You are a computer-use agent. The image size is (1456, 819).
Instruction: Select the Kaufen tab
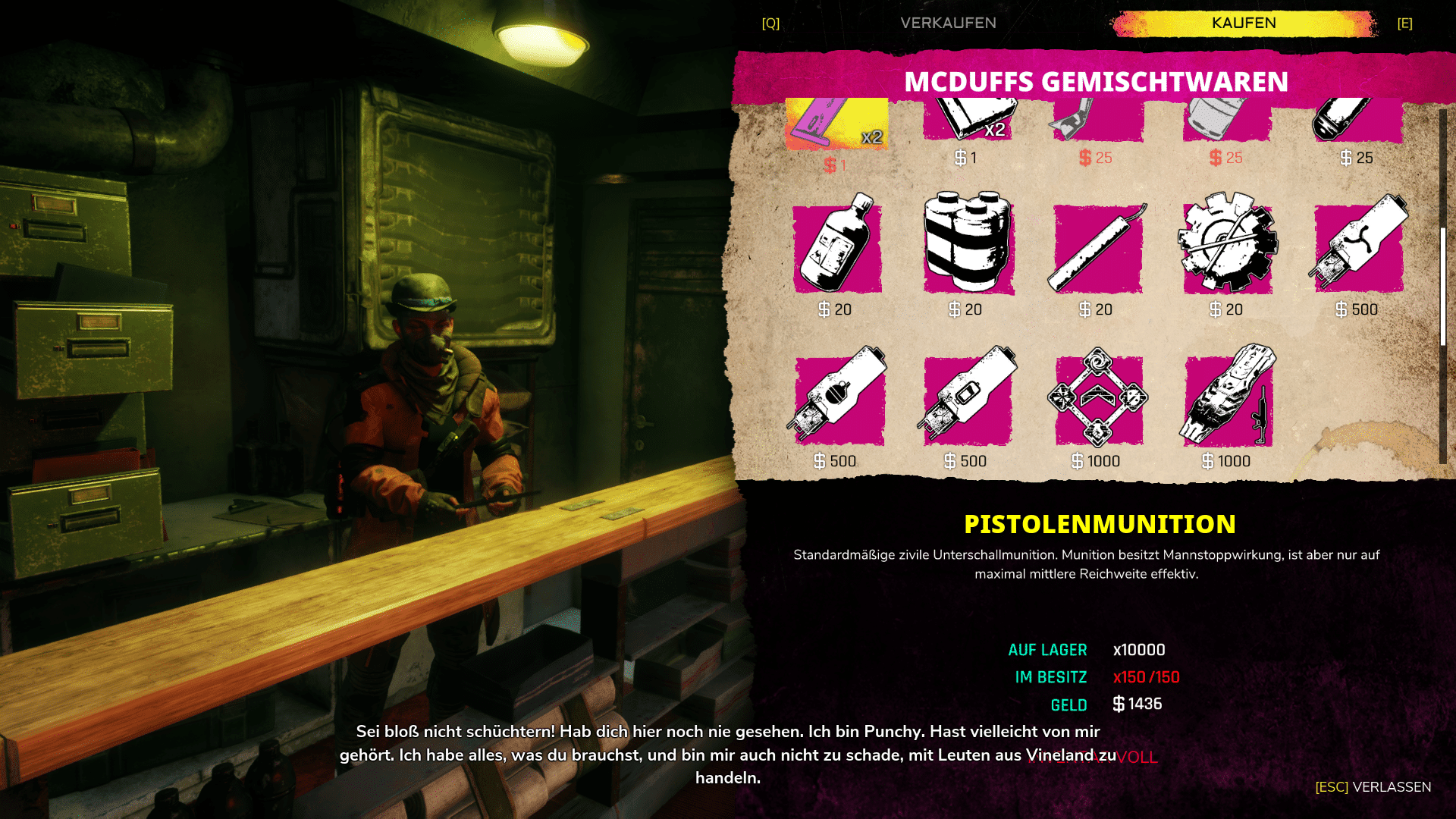1244,23
